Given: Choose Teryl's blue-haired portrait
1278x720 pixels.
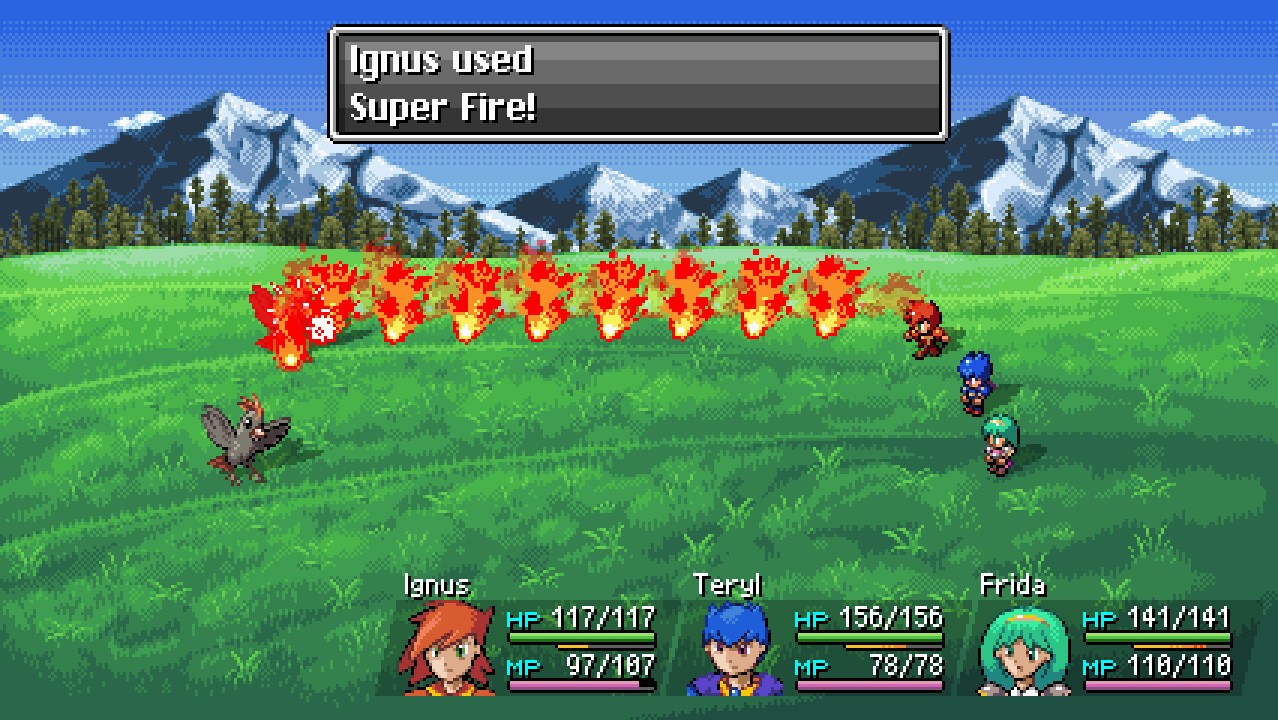Looking at the screenshot, I should click(735, 648).
